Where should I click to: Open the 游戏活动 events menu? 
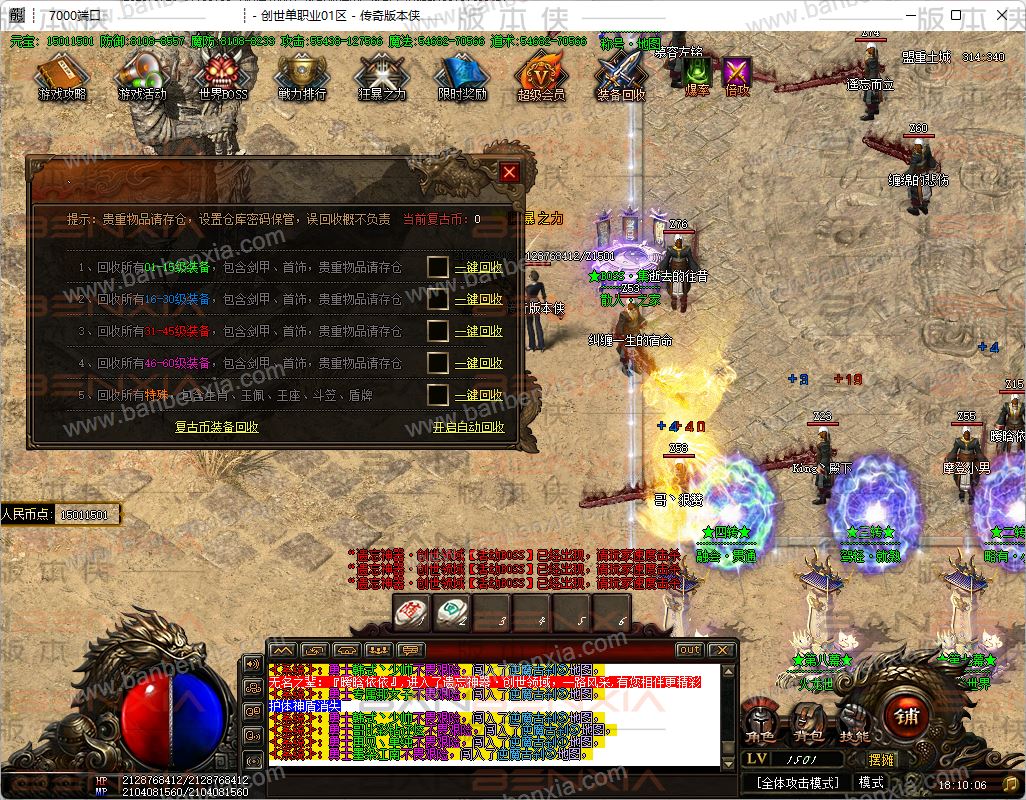[142, 76]
